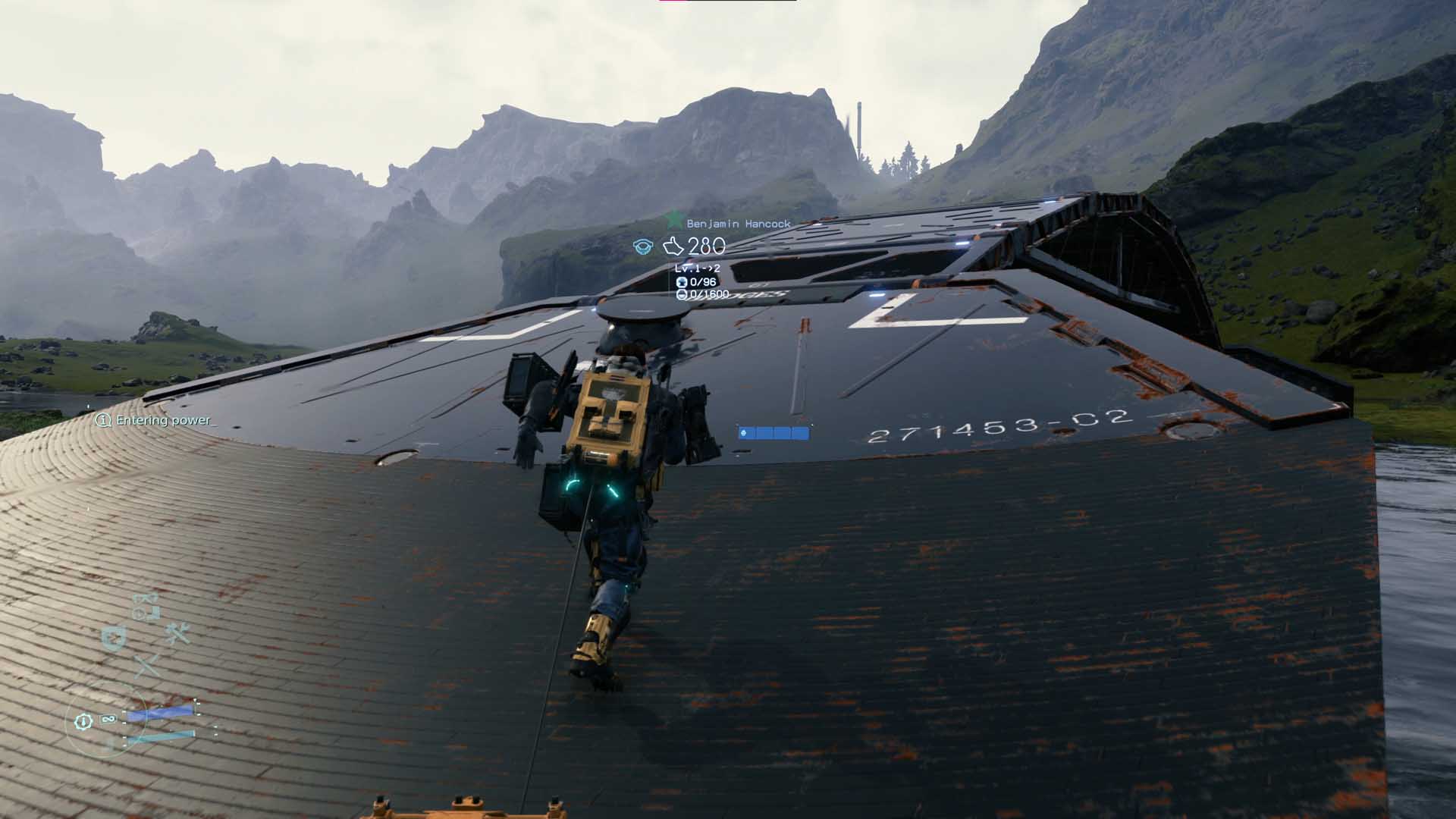Click the Benjamin Hancock owner name
The height and width of the screenshot is (819, 1456).
[738, 224]
